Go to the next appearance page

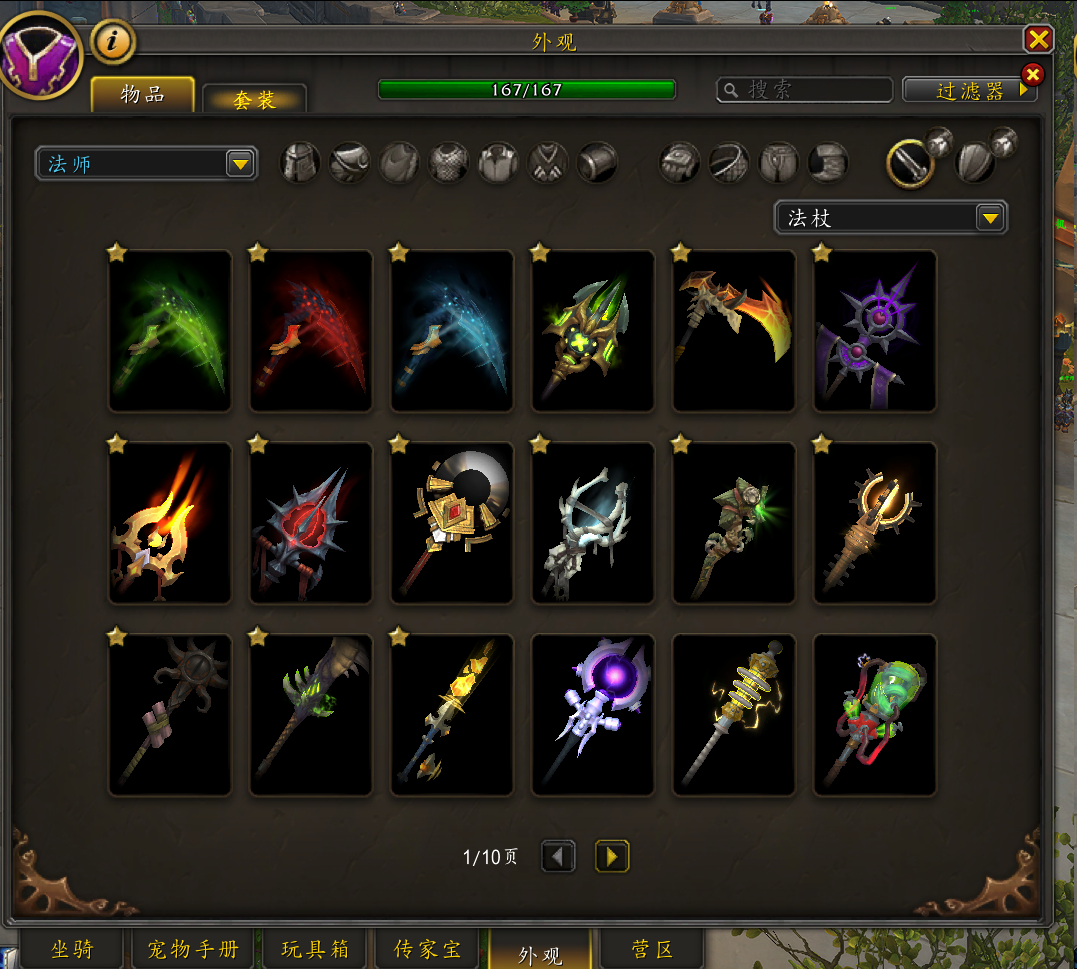(x=612, y=856)
